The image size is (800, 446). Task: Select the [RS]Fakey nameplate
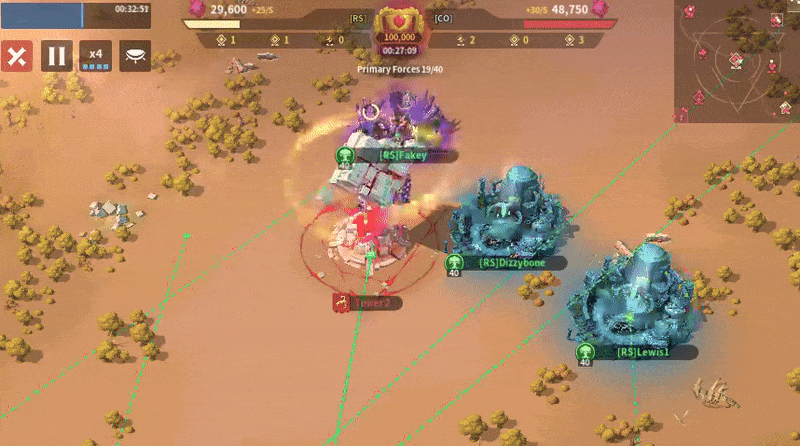[x=402, y=156]
